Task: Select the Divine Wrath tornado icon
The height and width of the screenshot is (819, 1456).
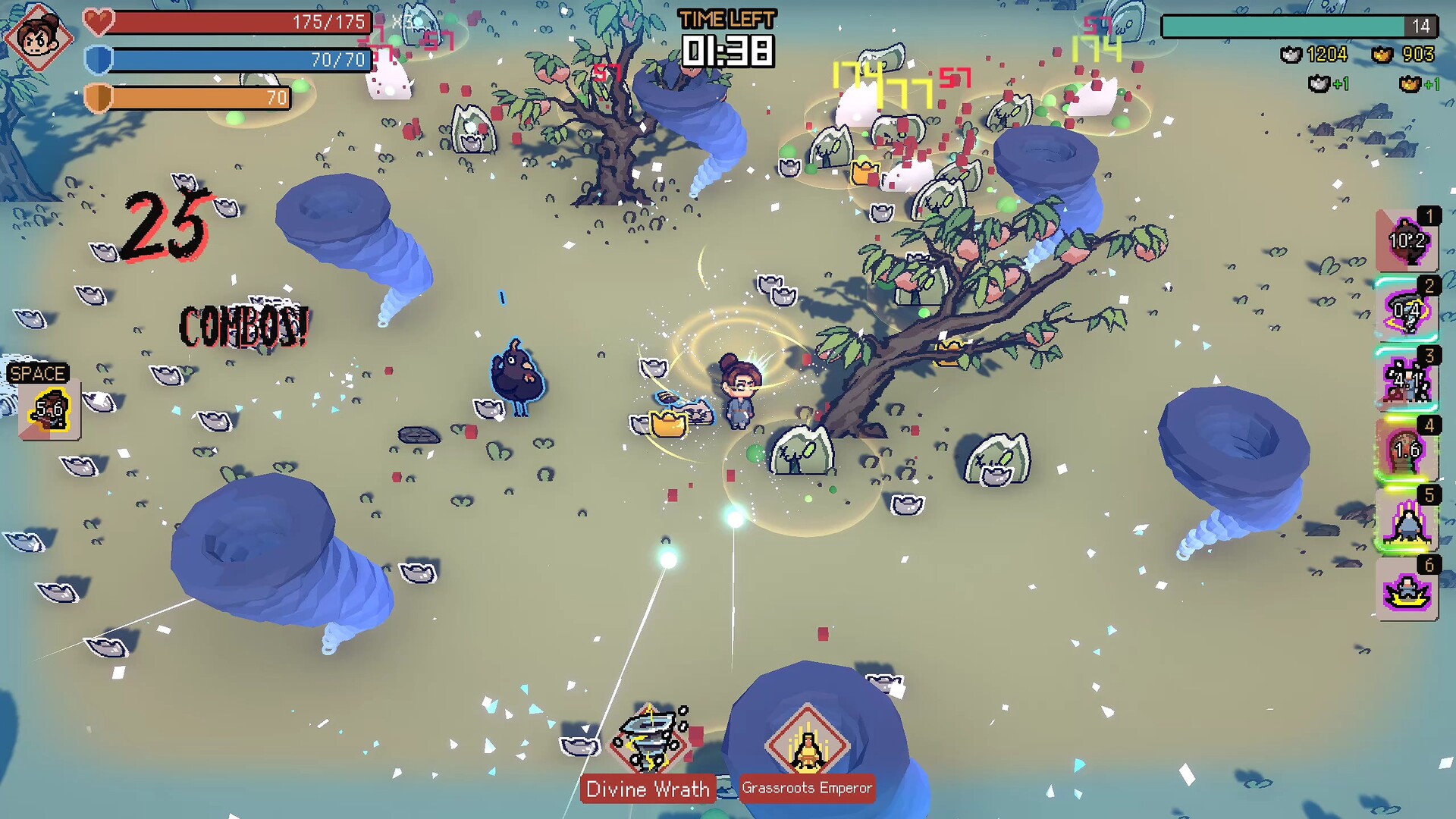Action: pyautogui.click(x=650, y=739)
